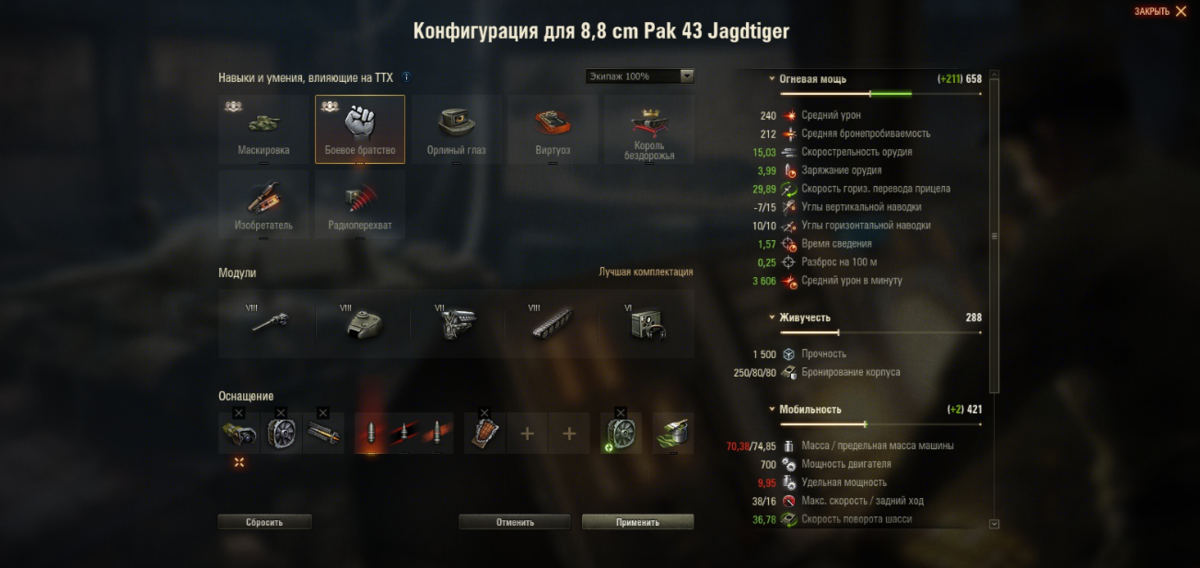
Task: Choose the tier VII engine module
Action: (x=456, y=323)
